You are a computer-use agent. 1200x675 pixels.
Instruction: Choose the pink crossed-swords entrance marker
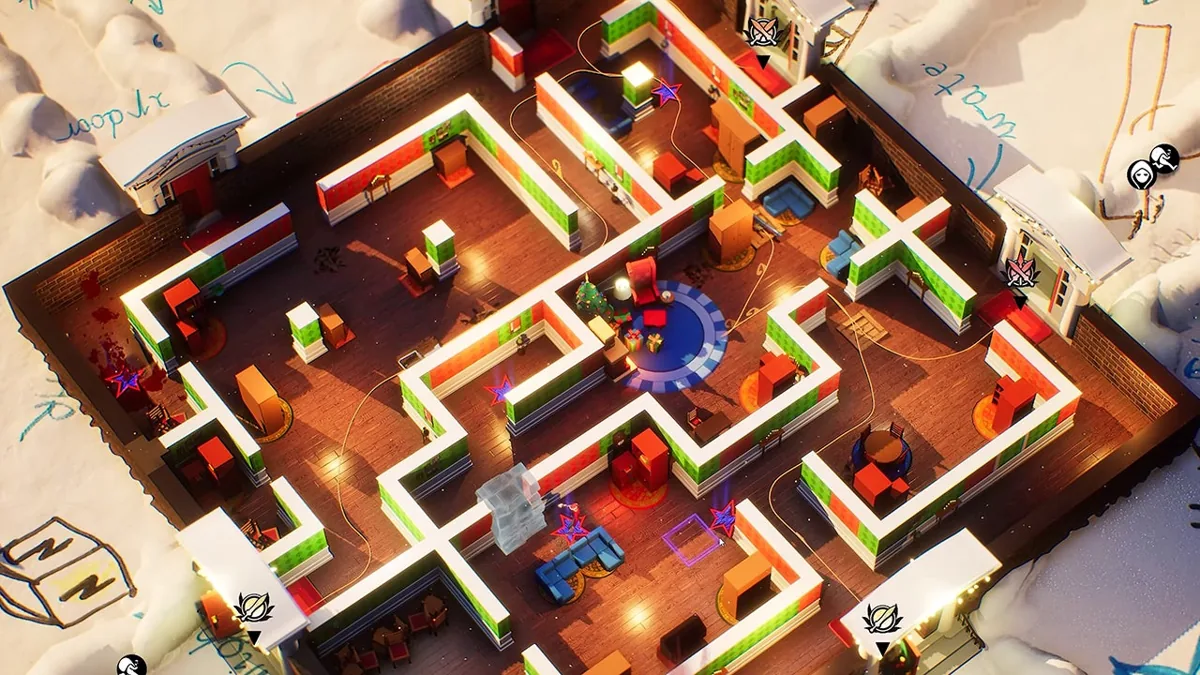[1020, 272]
